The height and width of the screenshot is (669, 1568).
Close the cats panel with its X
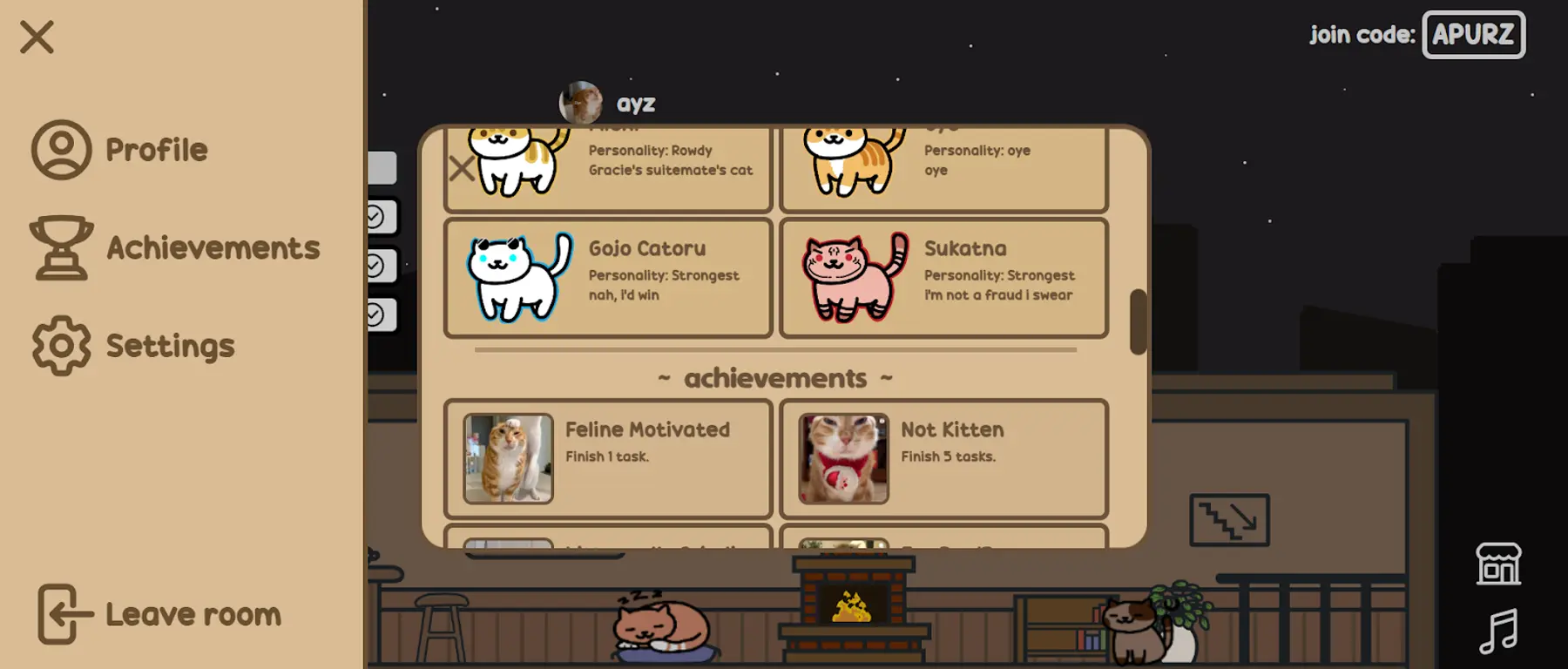(462, 168)
